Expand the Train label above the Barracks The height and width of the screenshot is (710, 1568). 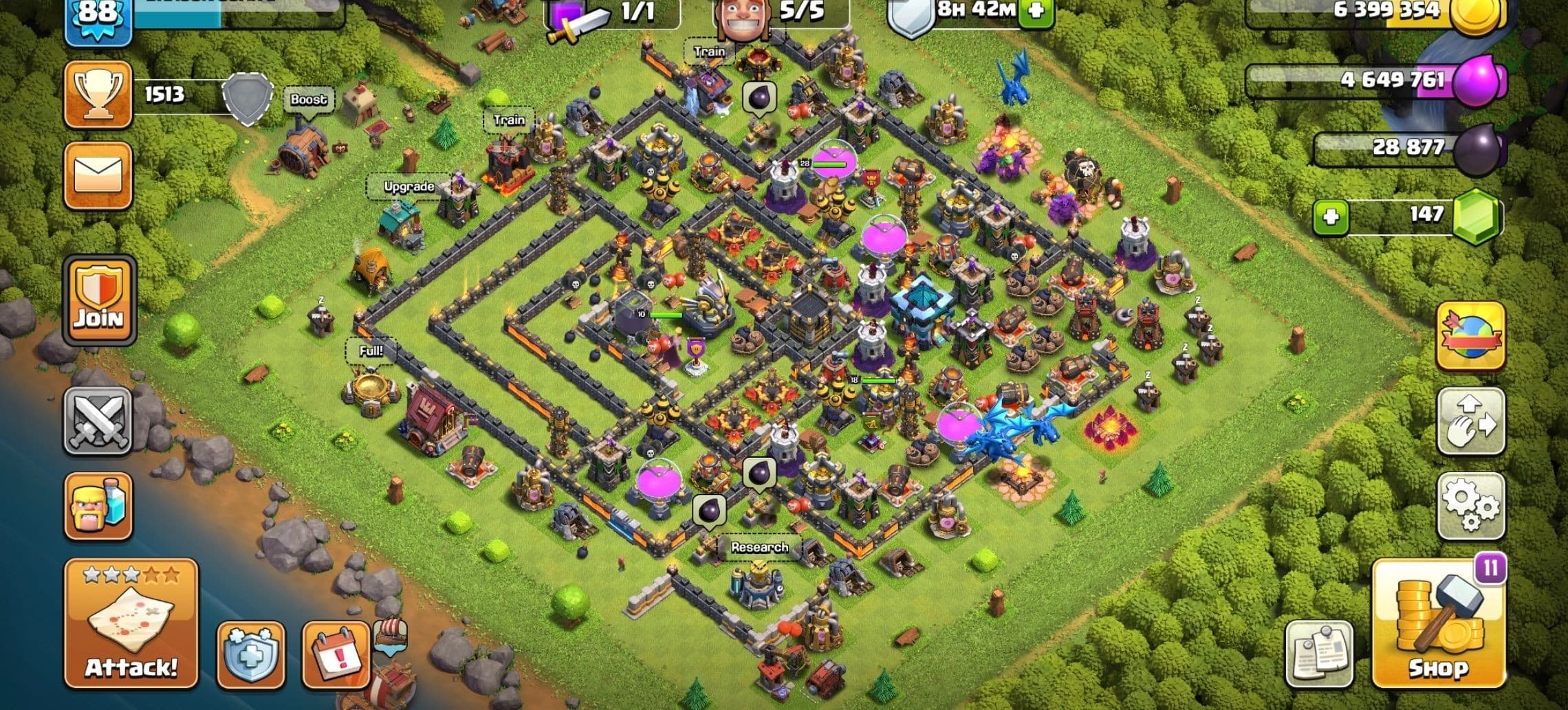point(509,121)
